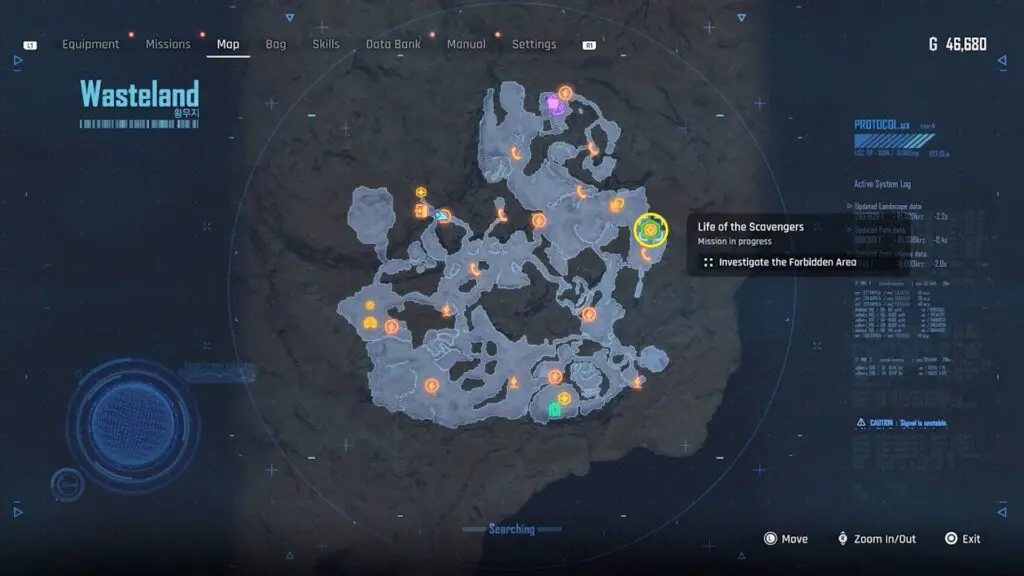1024x576 pixels.
Task: Select the yellow-circled Life of the Scavengers marker
Action: click(650, 230)
